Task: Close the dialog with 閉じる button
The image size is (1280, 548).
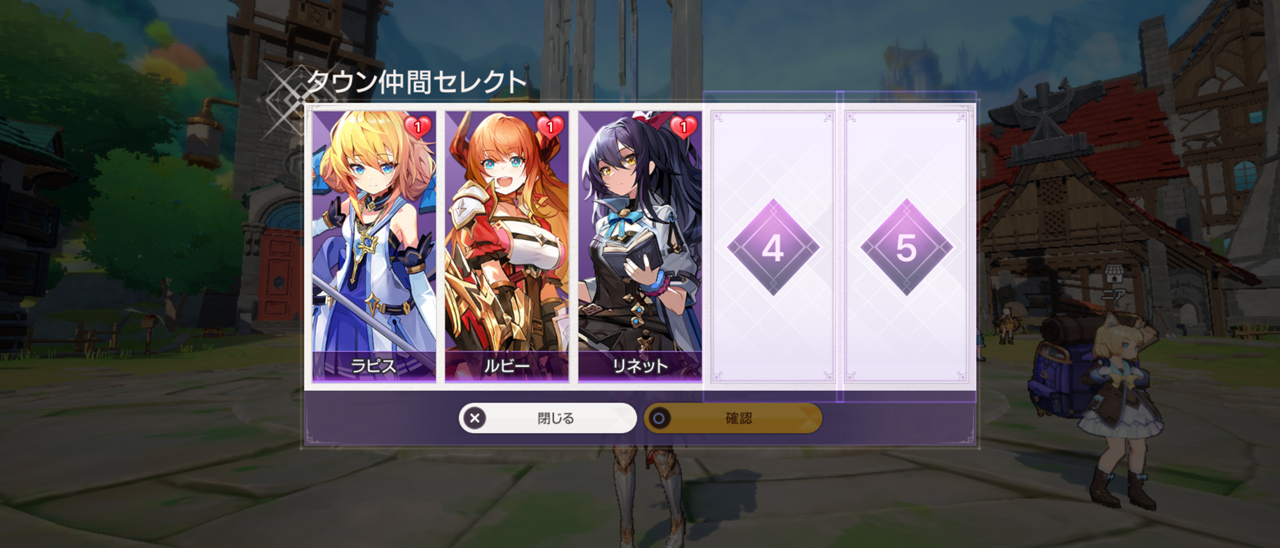Action: [547, 418]
